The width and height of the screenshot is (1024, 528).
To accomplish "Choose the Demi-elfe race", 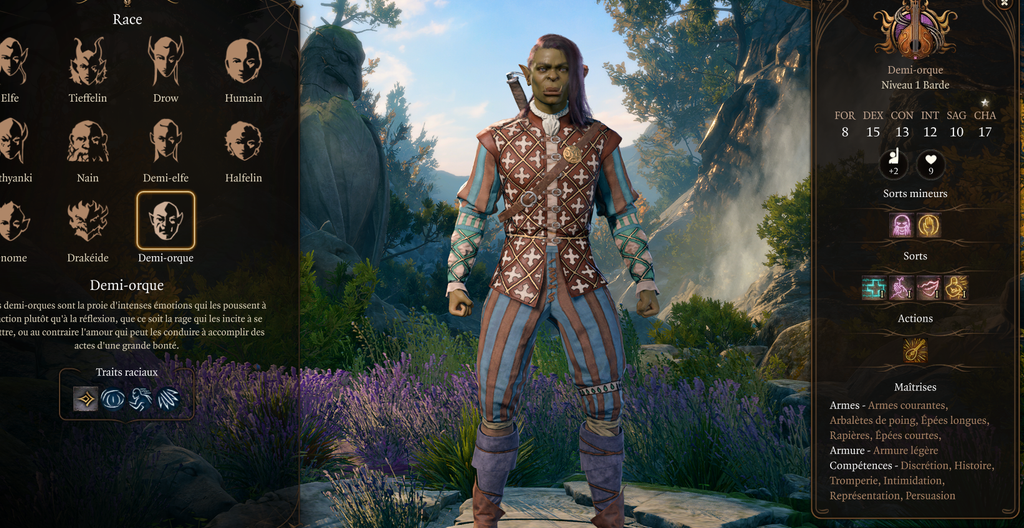I will pyautogui.click(x=166, y=142).
